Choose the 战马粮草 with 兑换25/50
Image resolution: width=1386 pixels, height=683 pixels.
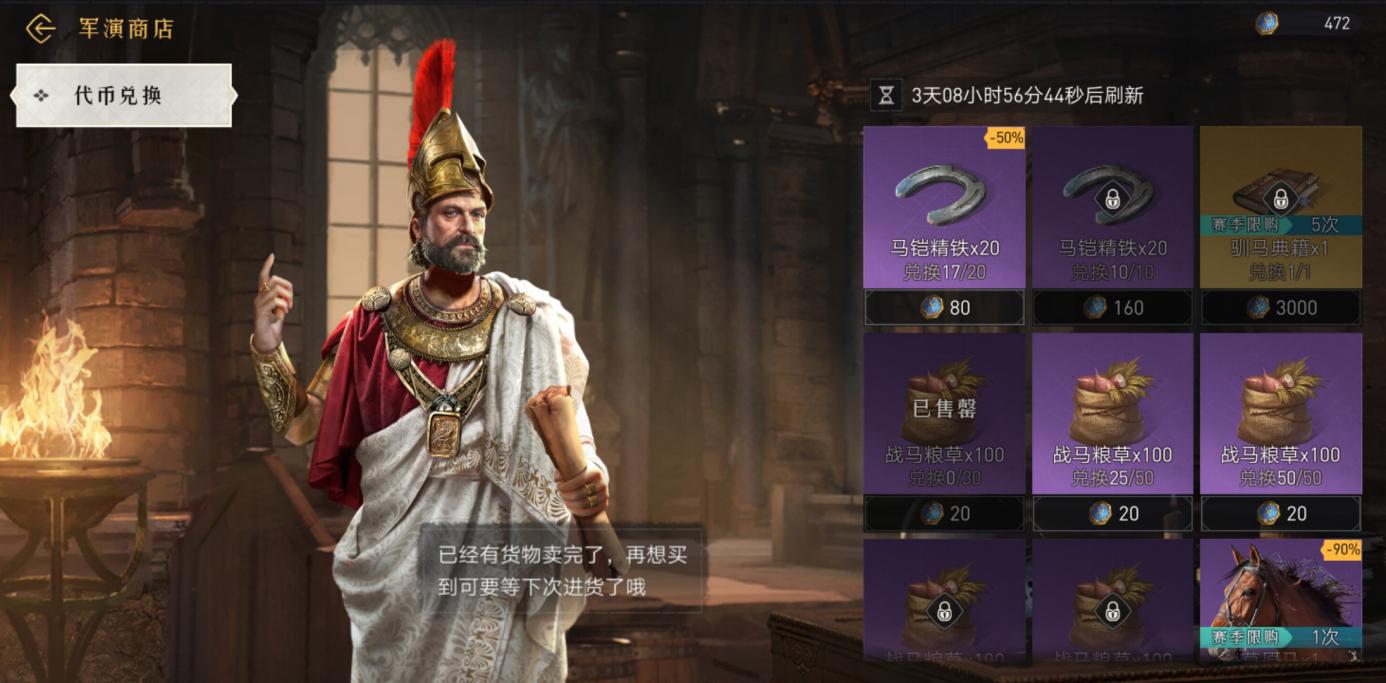[1112, 412]
